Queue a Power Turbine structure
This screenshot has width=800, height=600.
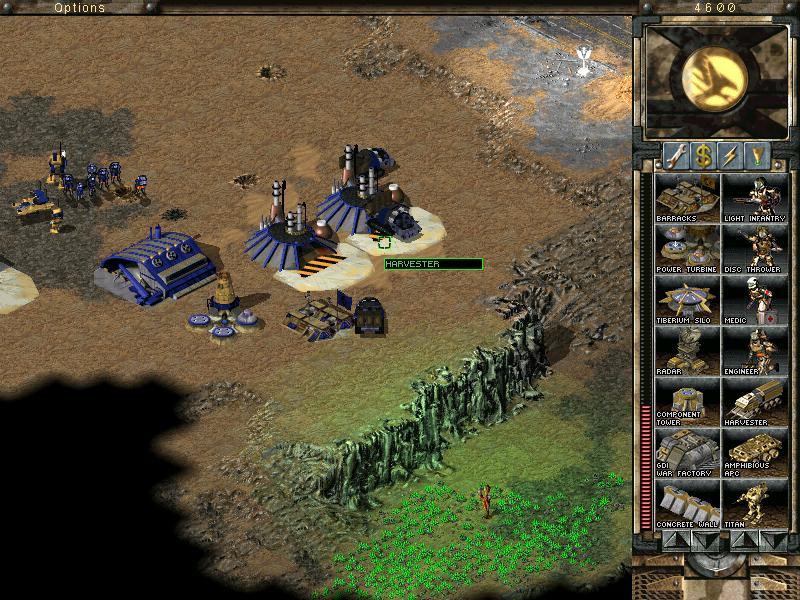click(x=687, y=248)
